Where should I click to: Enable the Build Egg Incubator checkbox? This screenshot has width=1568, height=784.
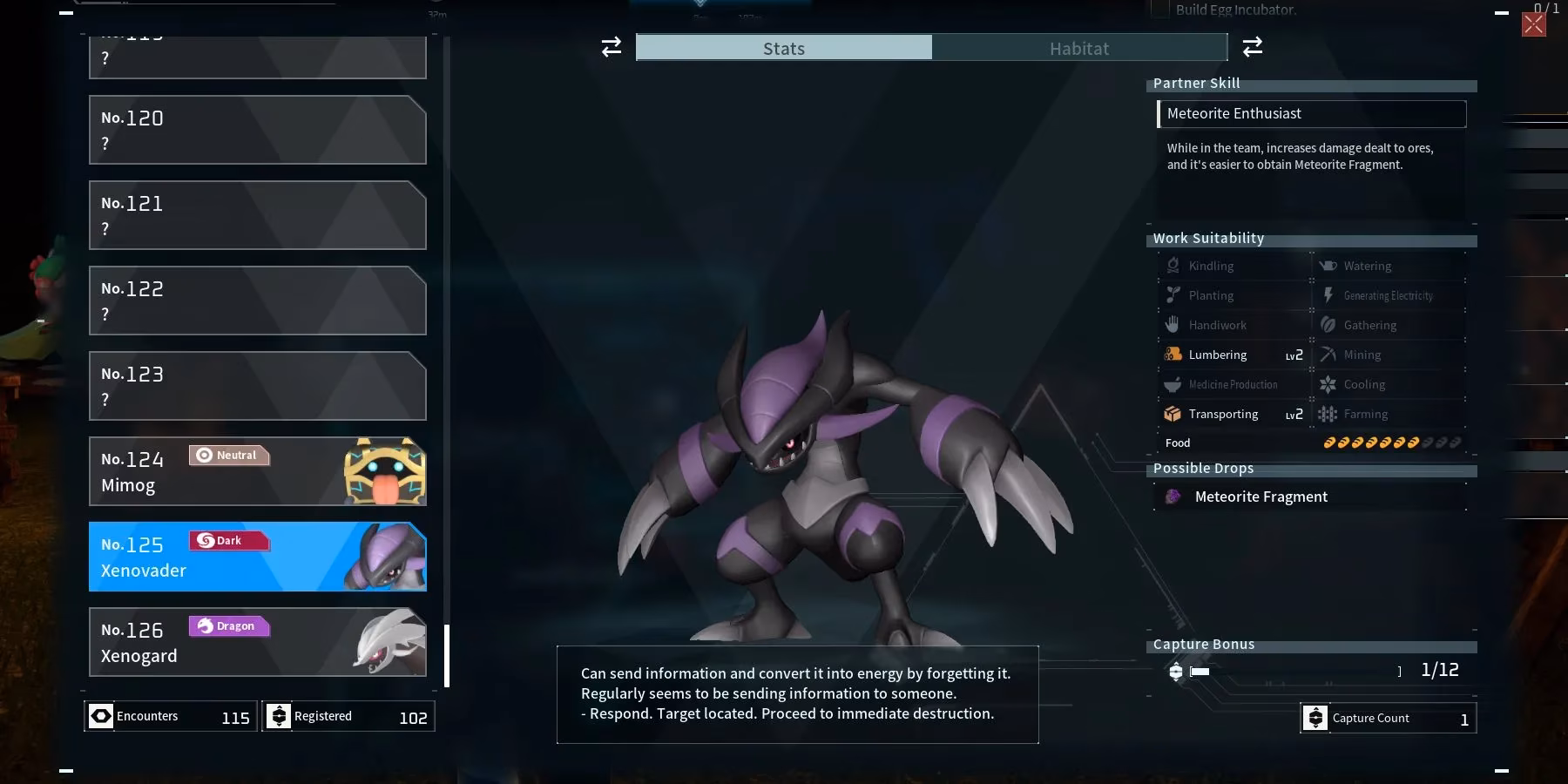coord(1160,10)
